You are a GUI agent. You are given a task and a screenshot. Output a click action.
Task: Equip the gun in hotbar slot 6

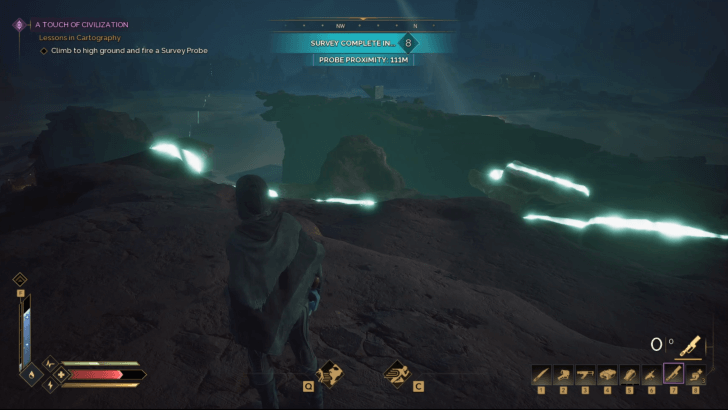tap(651, 373)
